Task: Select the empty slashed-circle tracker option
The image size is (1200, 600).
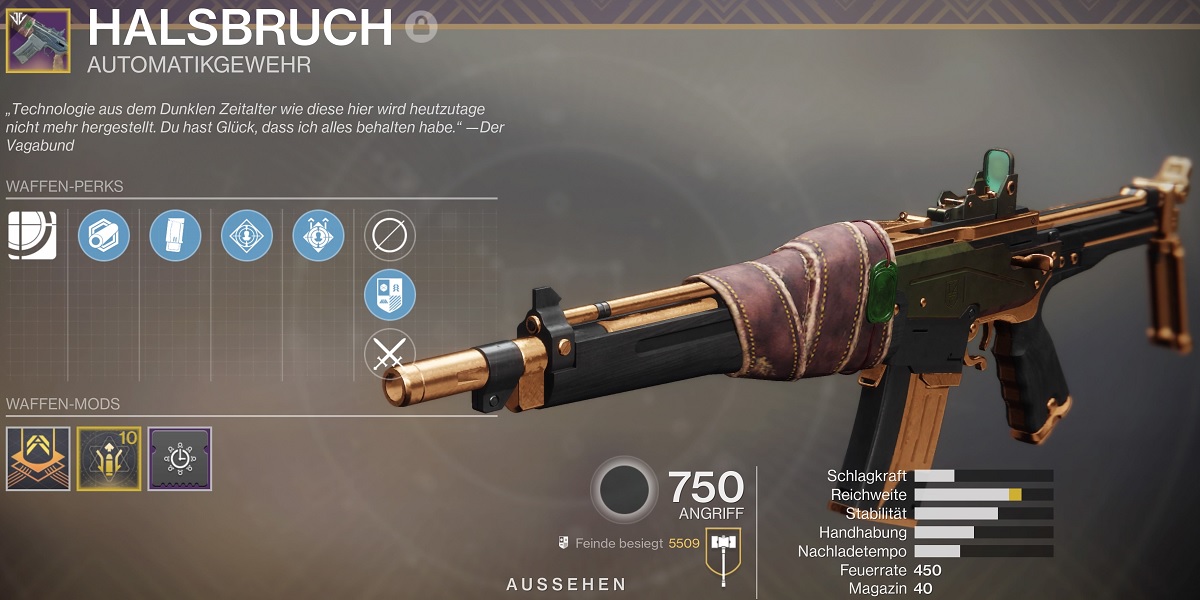Action: pyautogui.click(x=390, y=235)
